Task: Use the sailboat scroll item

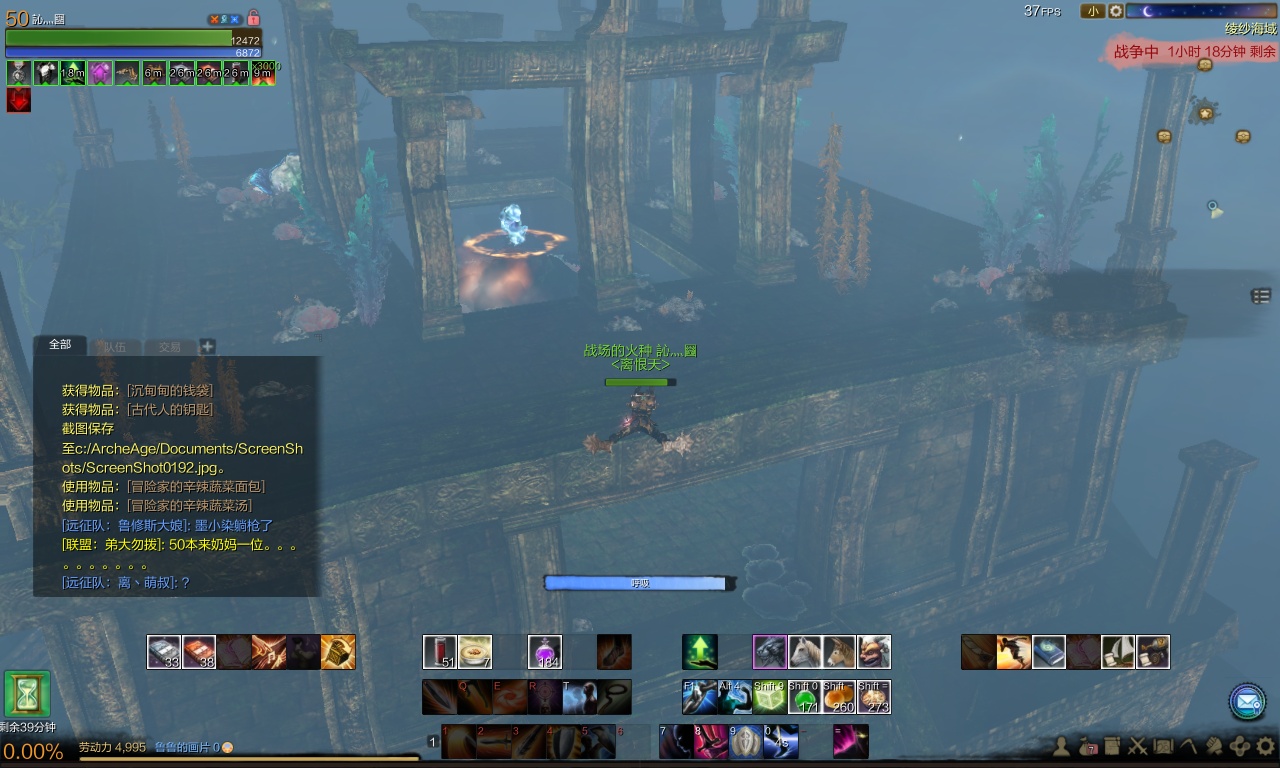Action: (1118, 652)
